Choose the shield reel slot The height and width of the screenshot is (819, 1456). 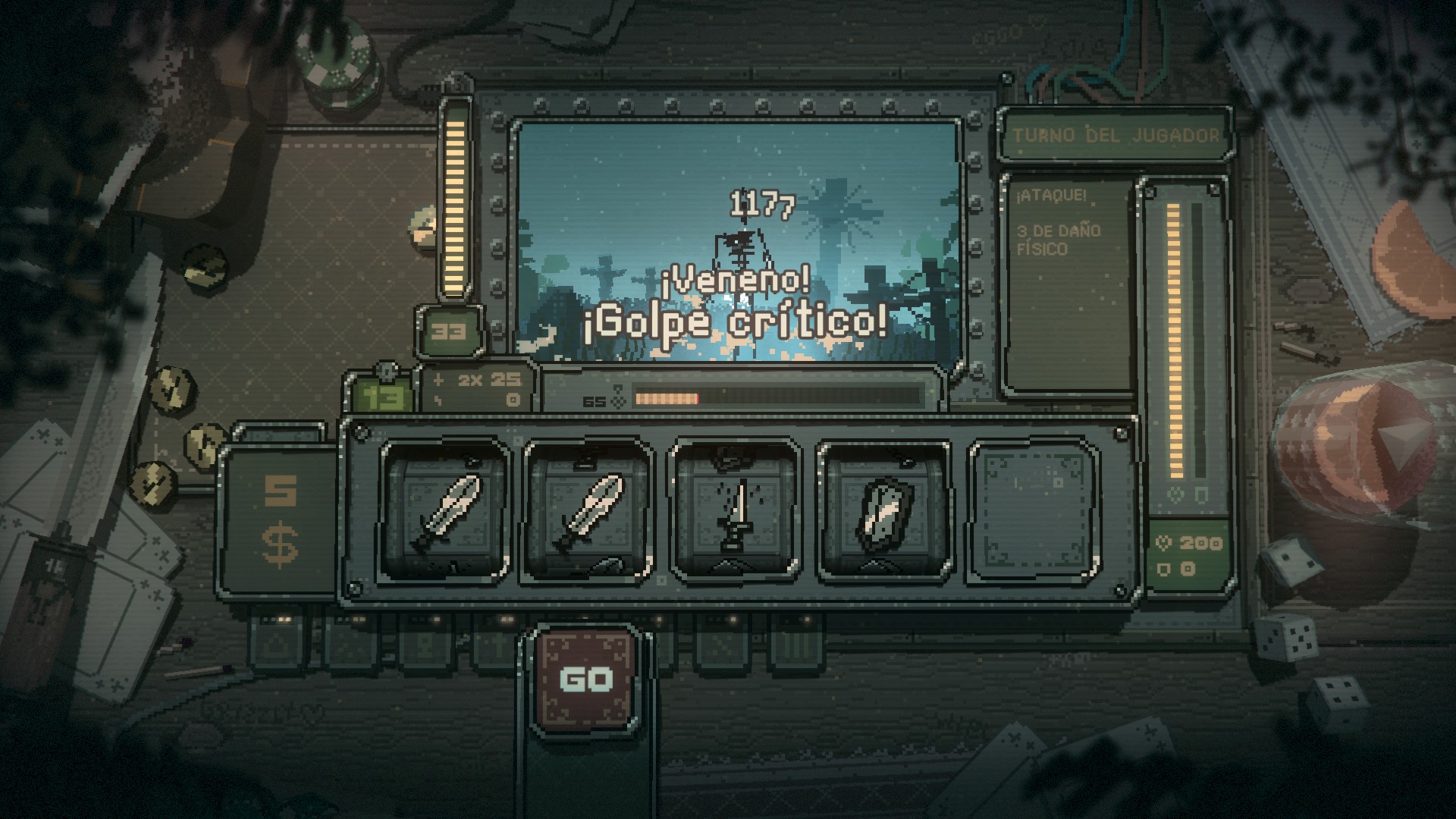pyautogui.click(x=881, y=513)
